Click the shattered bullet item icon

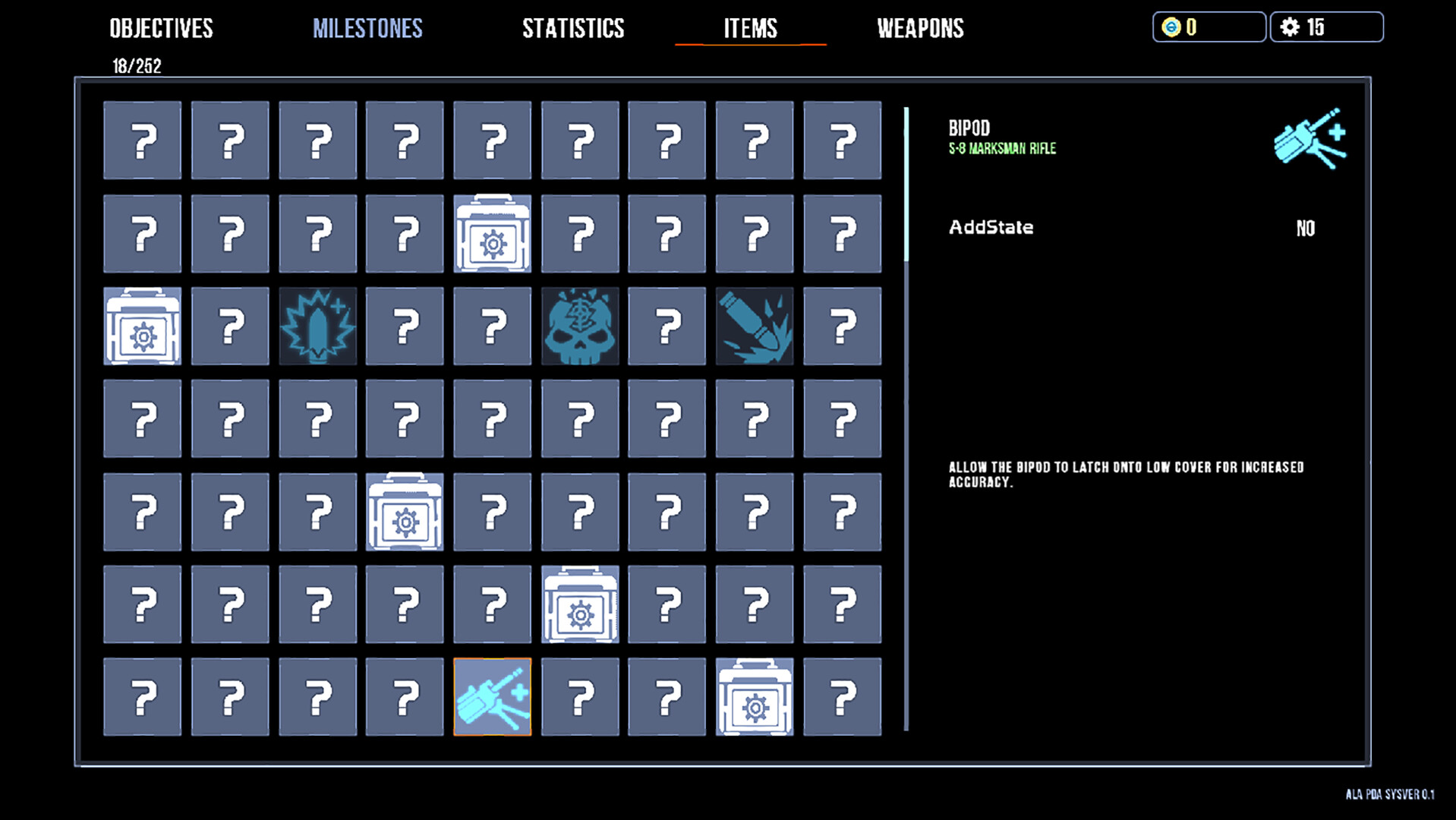(x=755, y=326)
